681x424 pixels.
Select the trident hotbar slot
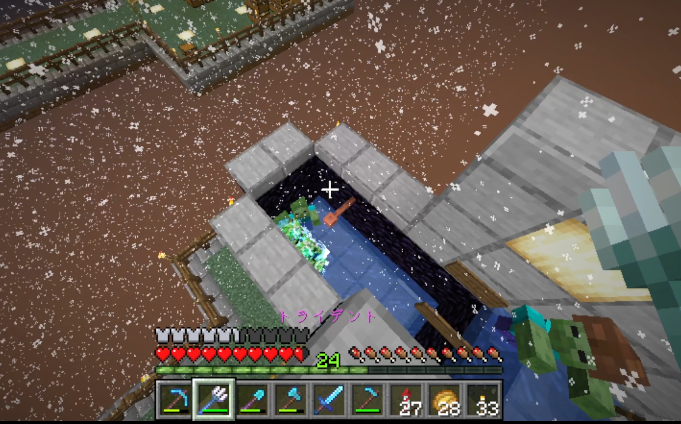click(x=213, y=400)
